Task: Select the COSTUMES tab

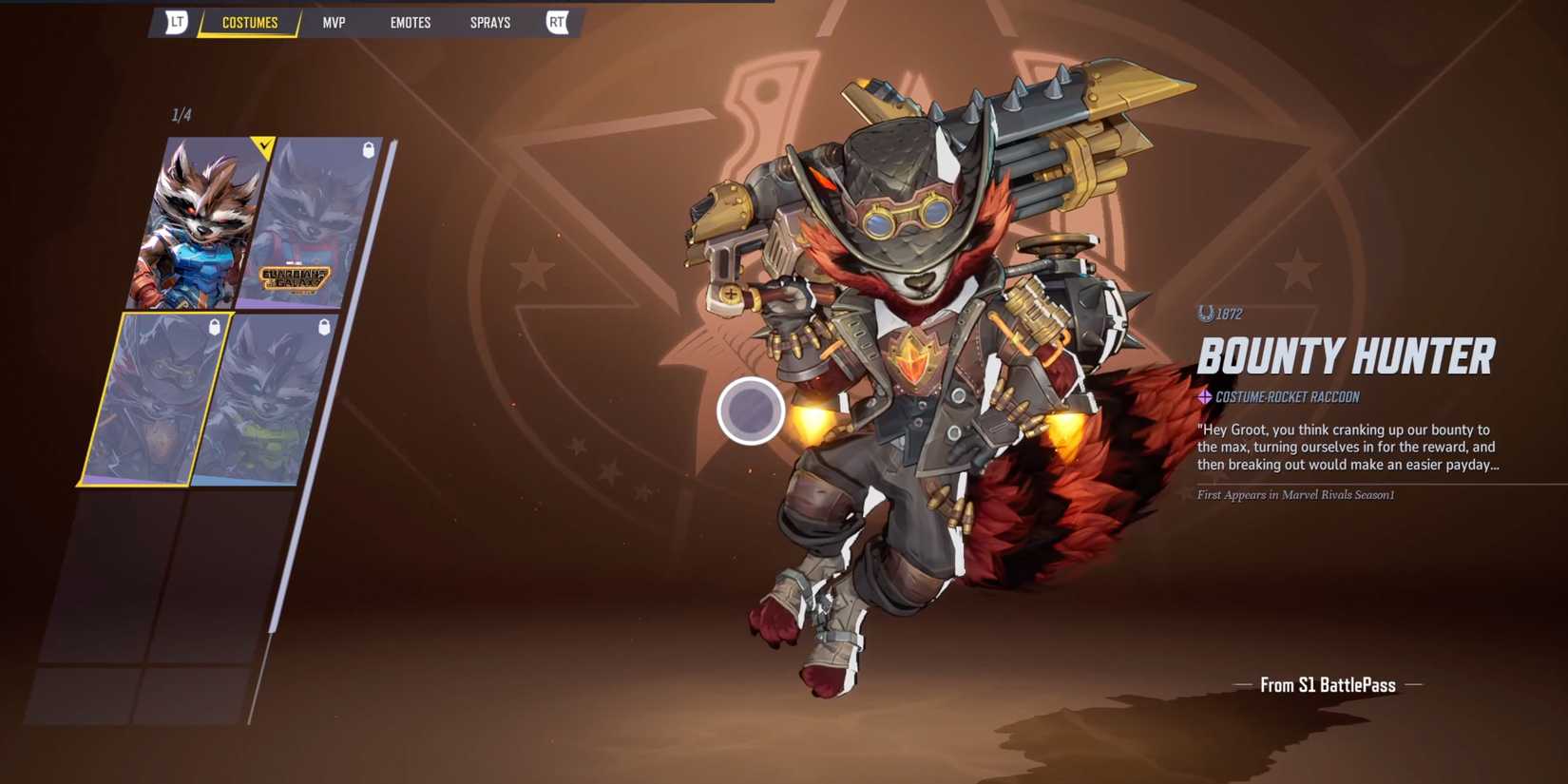Action: pyautogui.click(x=247, y=22)
